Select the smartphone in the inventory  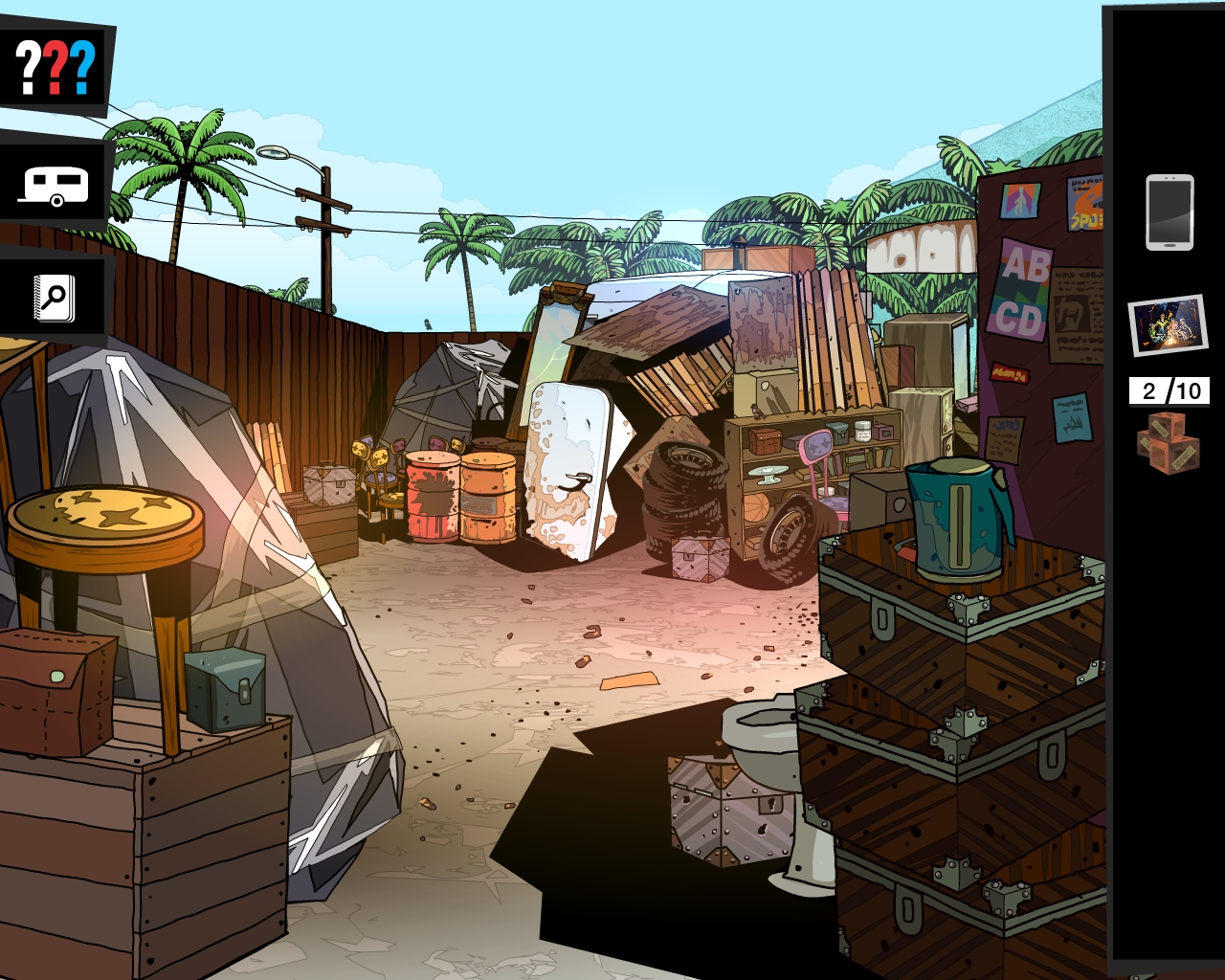coord(1169,212)
